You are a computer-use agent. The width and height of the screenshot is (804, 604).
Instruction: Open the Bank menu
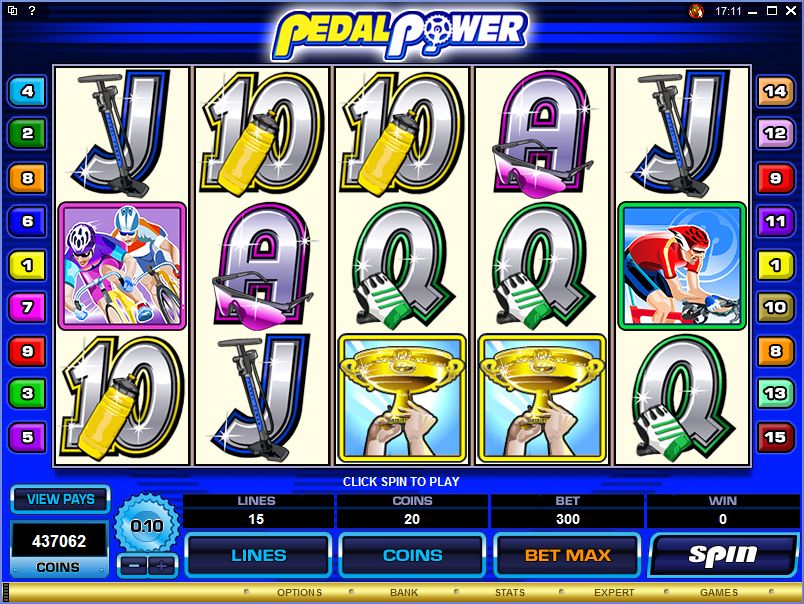click(x=404, y=593)
